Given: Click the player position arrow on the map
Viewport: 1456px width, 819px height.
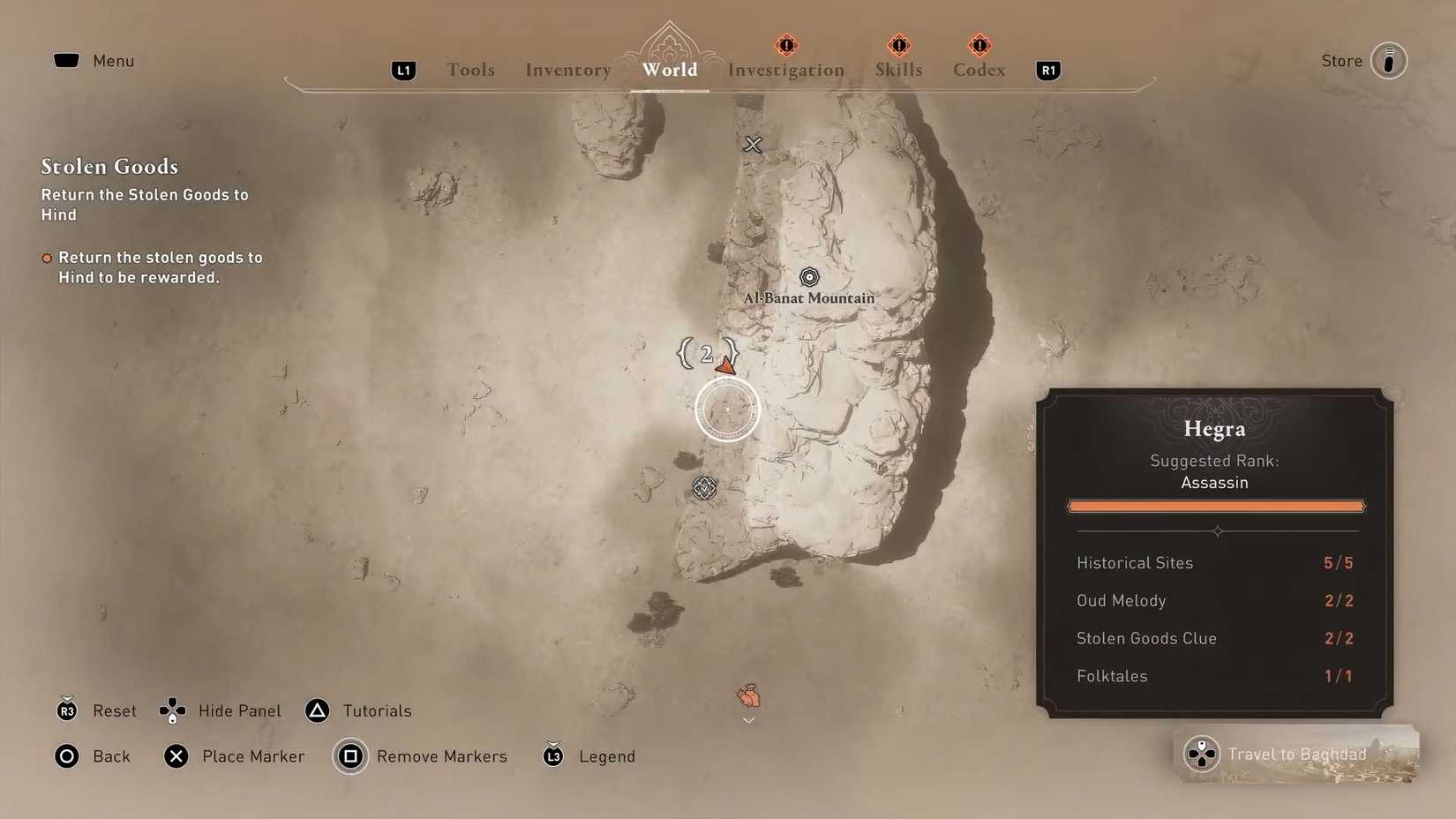Looking at the screenshot, I should click(x=724, y=363).
